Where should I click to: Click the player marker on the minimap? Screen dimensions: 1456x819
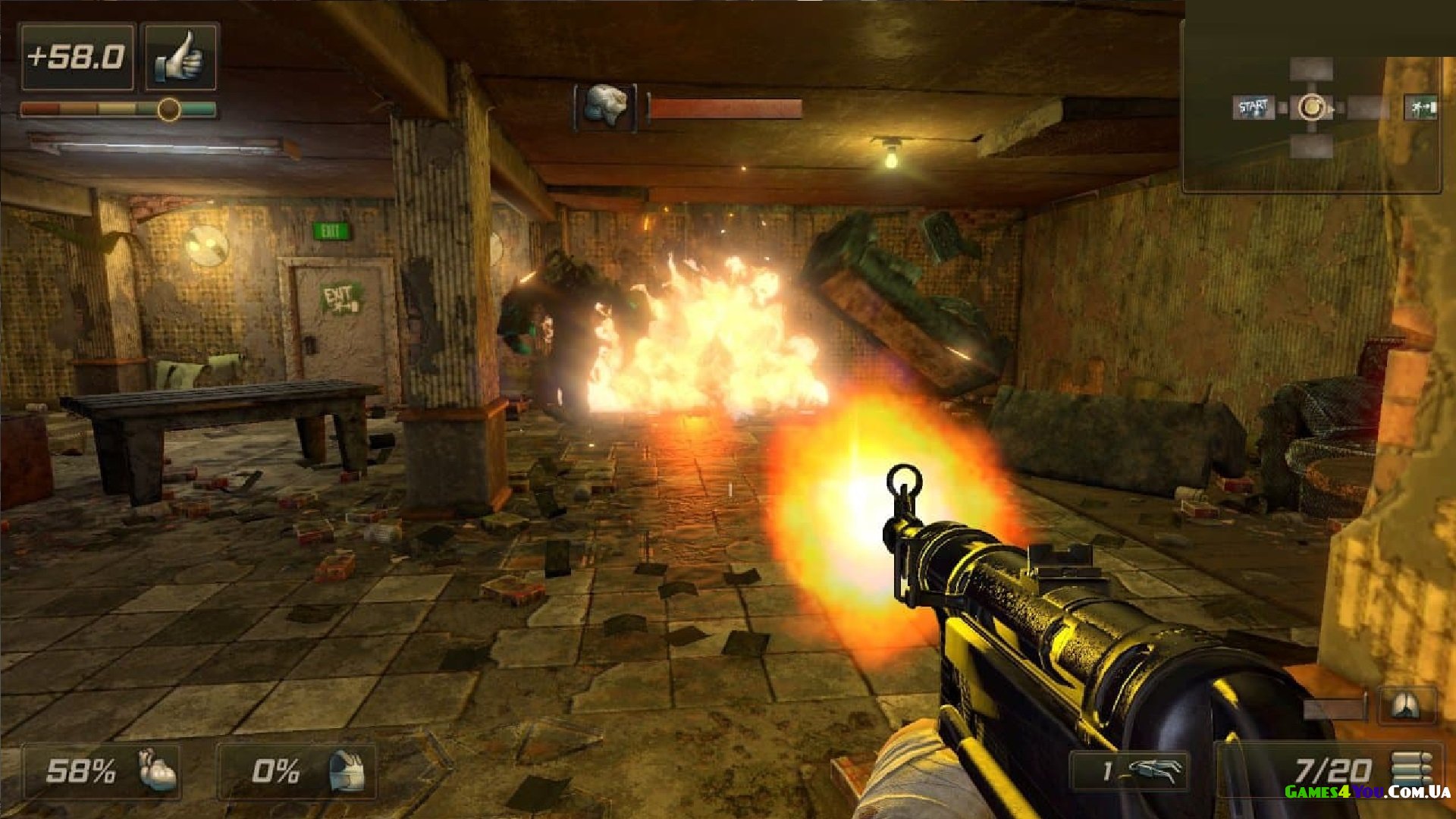tap(1311, 108)
